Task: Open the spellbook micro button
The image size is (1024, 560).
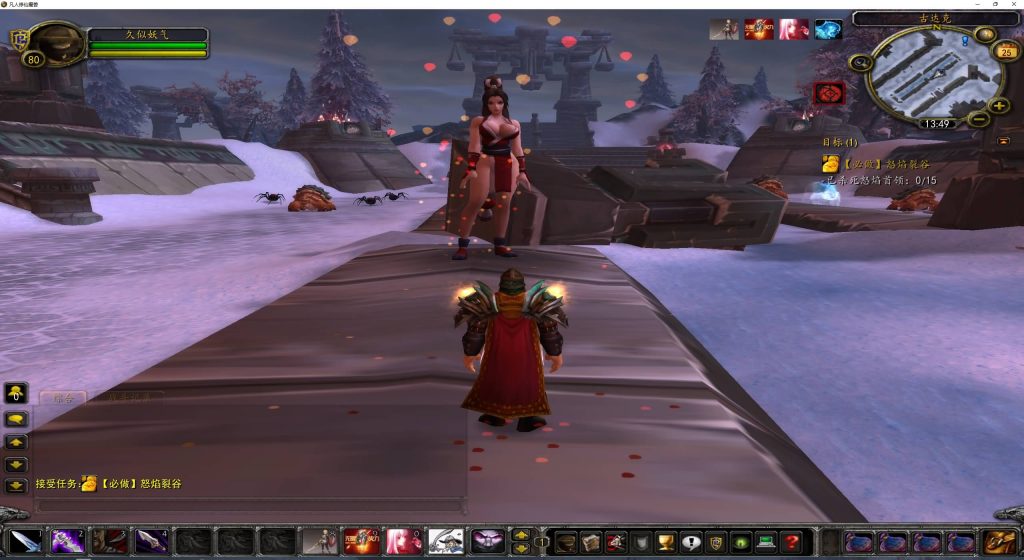Action: coord(591,542)
